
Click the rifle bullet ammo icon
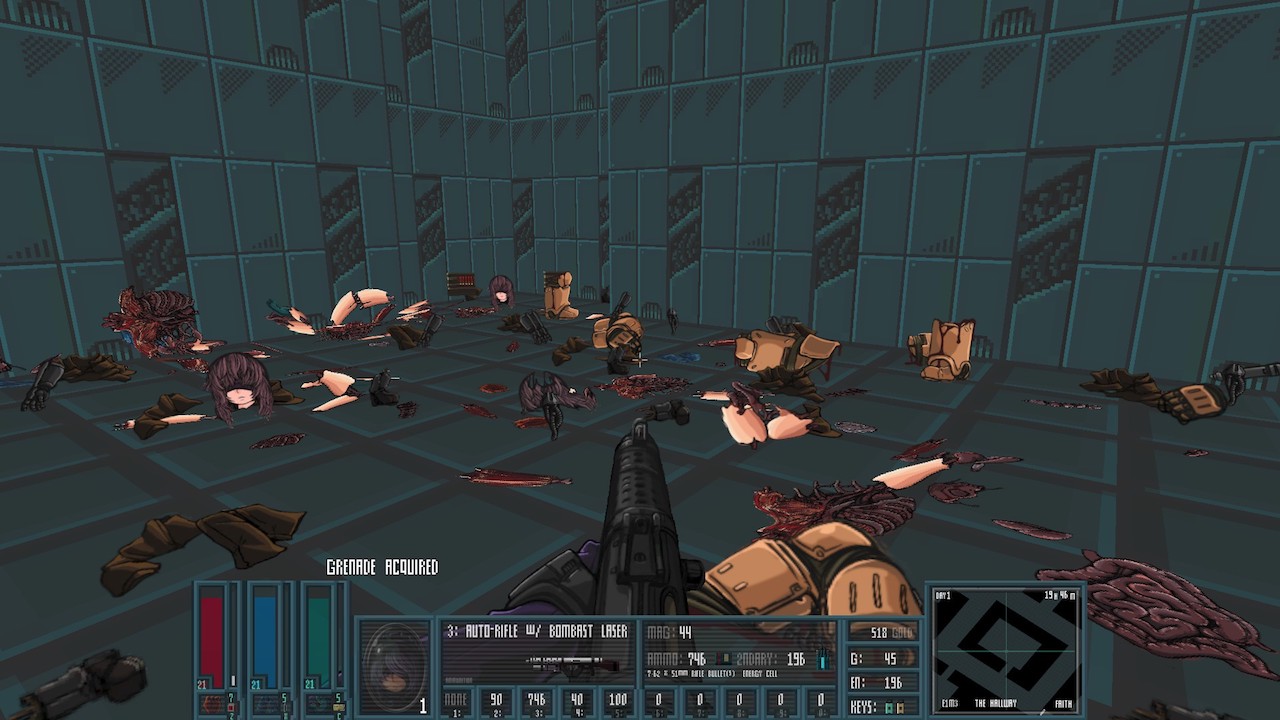[x=727, y=659]
